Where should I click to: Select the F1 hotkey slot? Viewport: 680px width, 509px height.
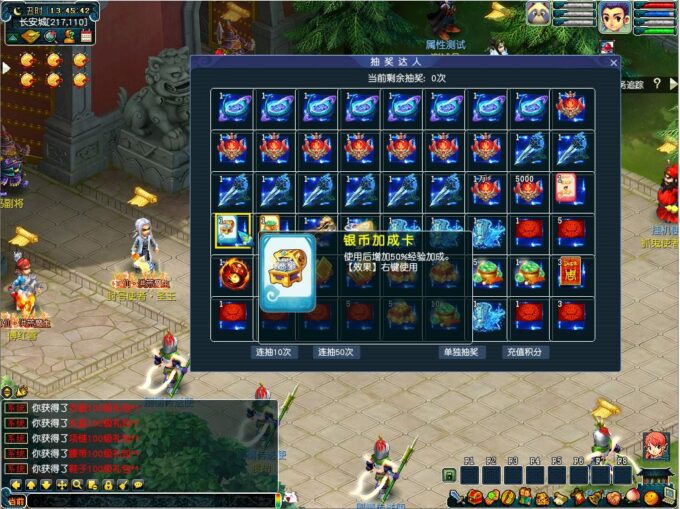tap(468, 475)
